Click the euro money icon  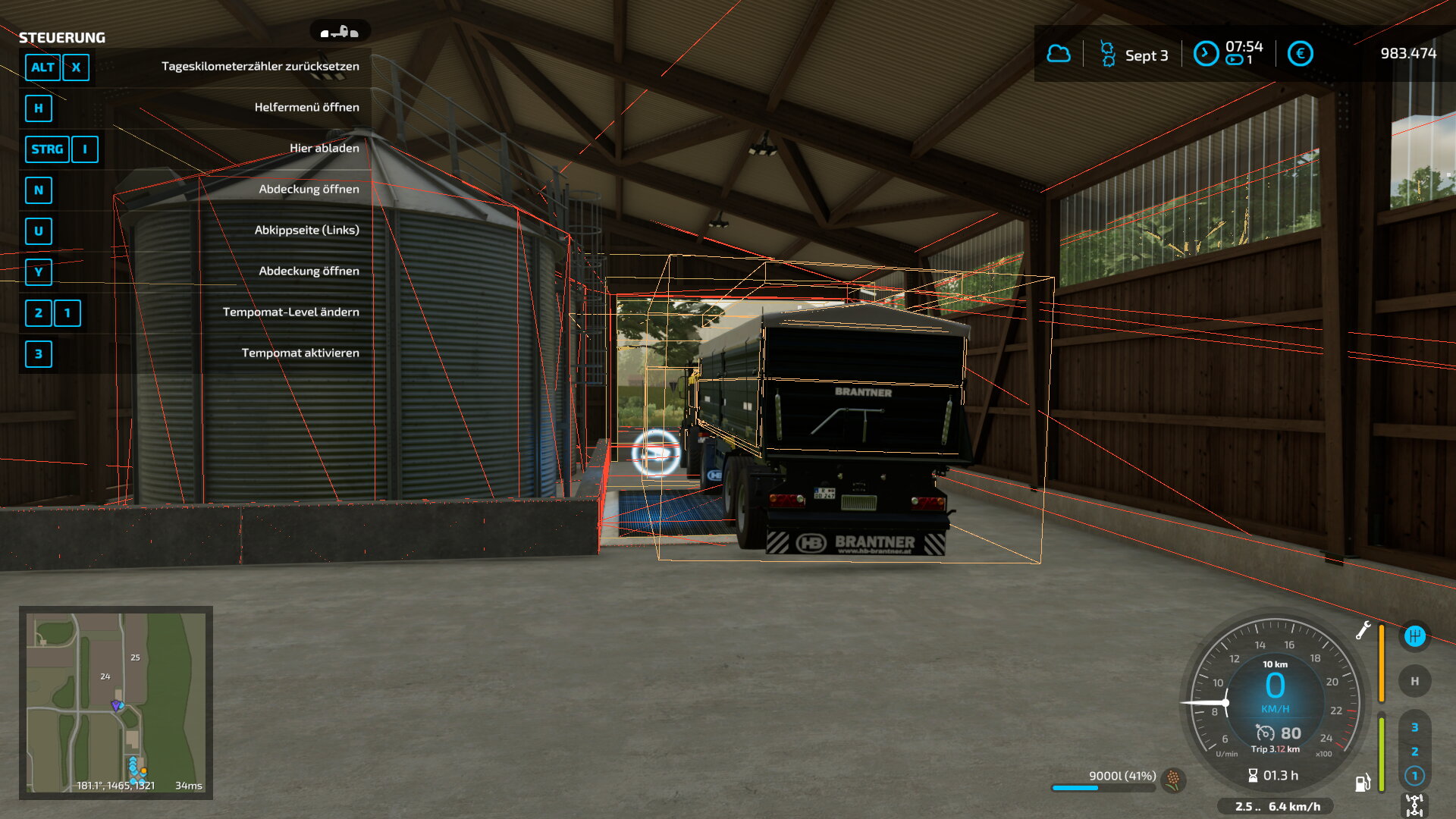pos(1300,54)
